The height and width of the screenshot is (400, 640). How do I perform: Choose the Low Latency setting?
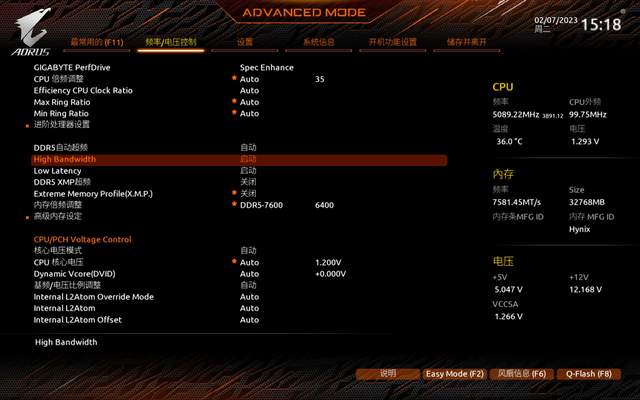pyautogui.click(x=56, y=171)
